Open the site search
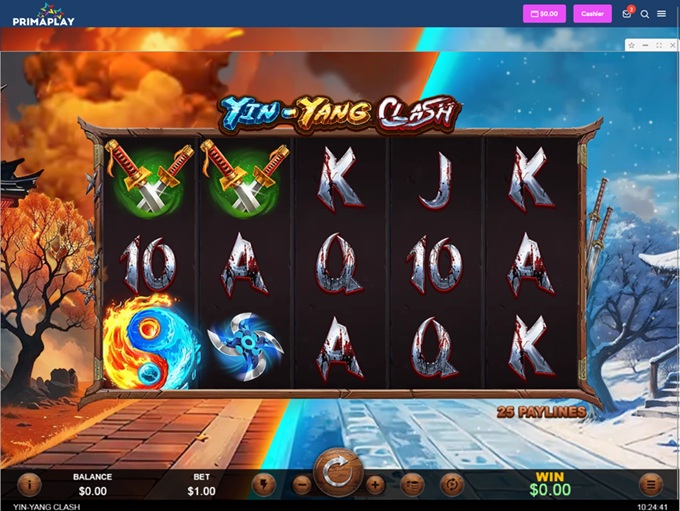 pyautogui.click(x=645, y=14)
